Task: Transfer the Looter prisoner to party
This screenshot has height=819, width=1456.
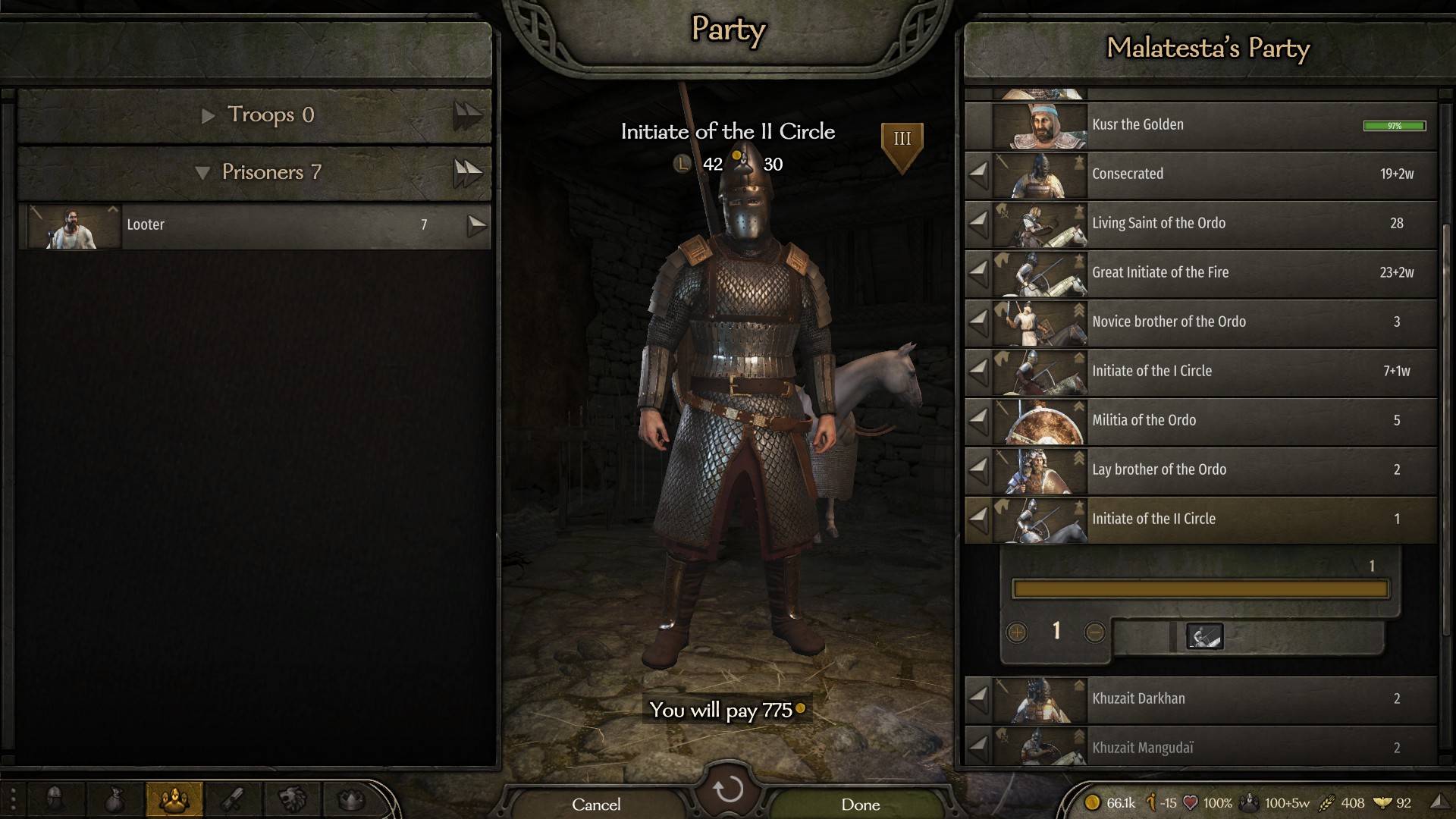Action: tap(476, 225)
